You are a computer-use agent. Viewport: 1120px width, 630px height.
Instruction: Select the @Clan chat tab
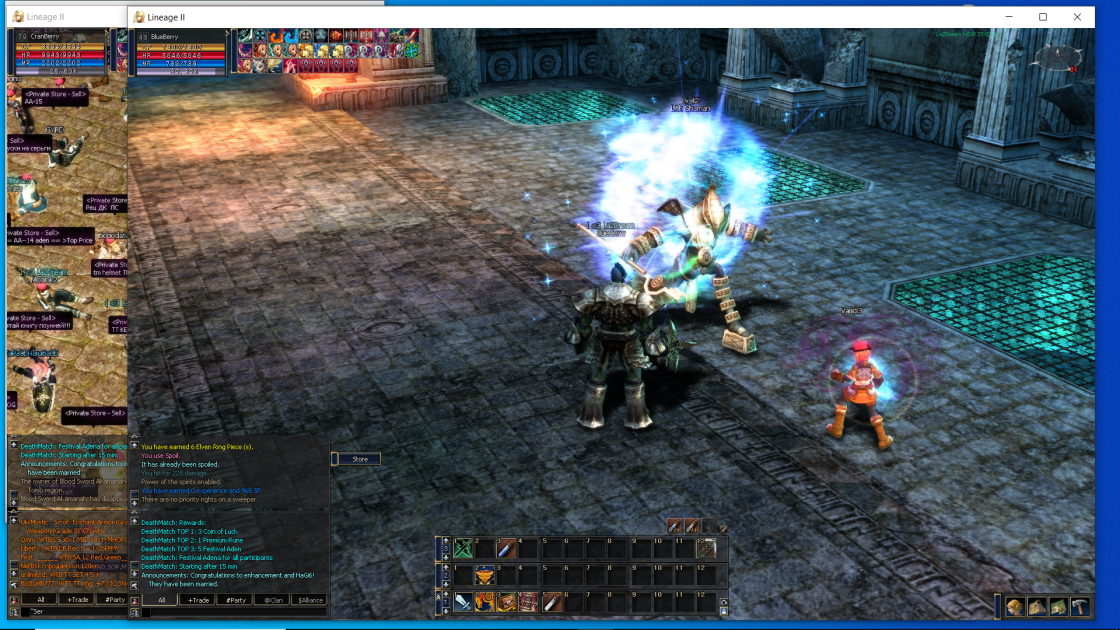click(x=272, y=600)
